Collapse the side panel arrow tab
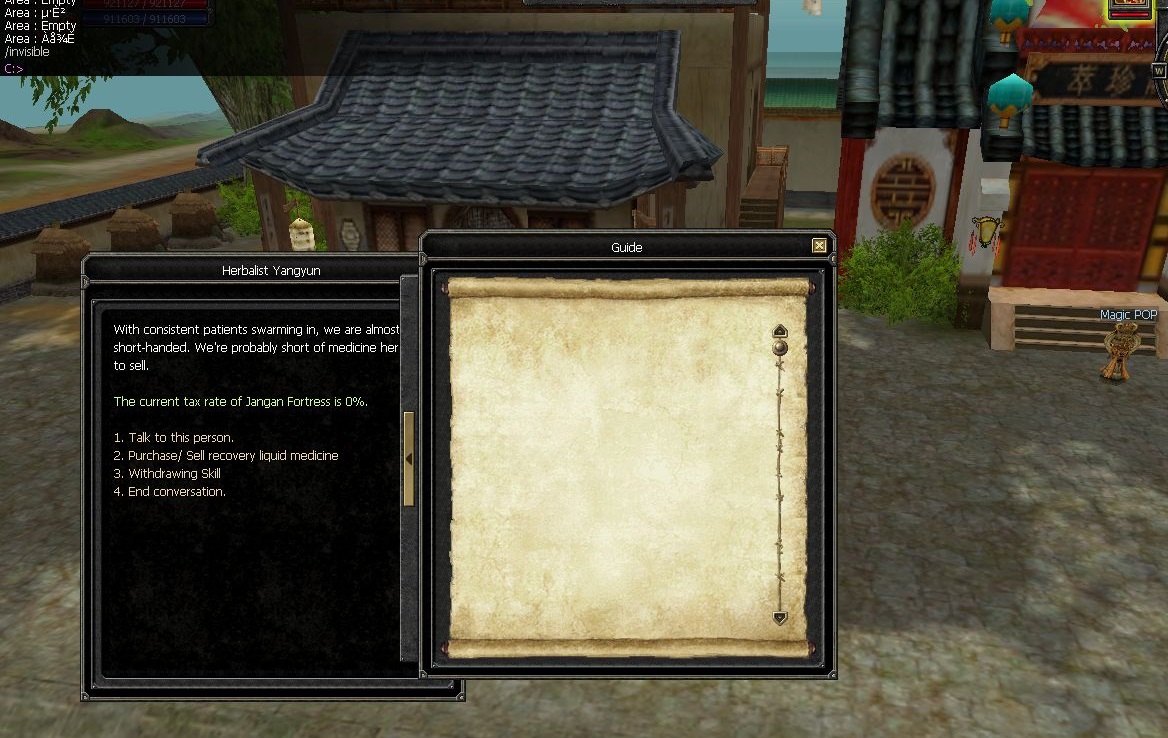Image resolution: width=1168 pixels, height=738 pixels. coord(408,459)
